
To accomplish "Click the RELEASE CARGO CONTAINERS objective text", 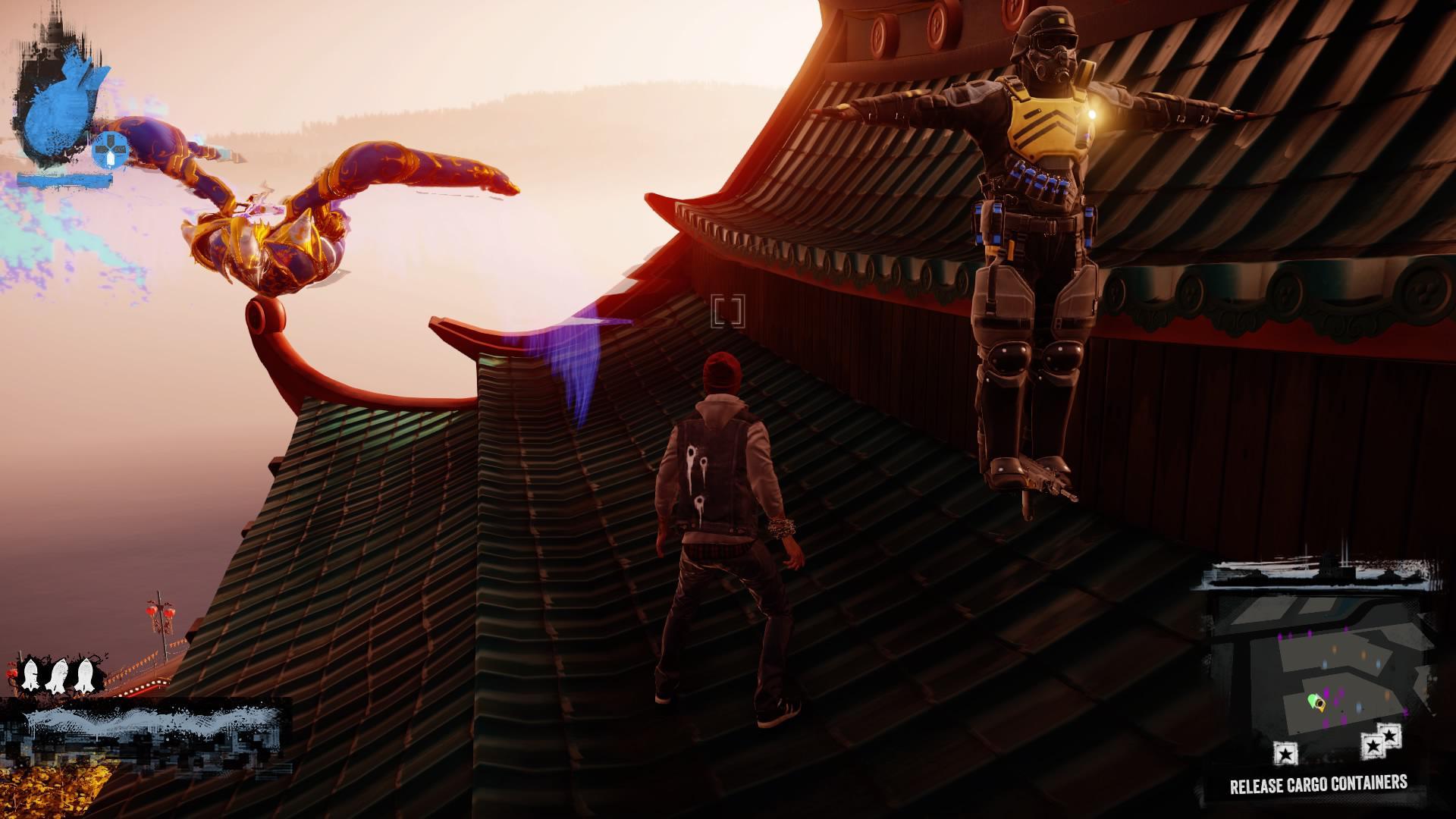I will click(1319, 783).
